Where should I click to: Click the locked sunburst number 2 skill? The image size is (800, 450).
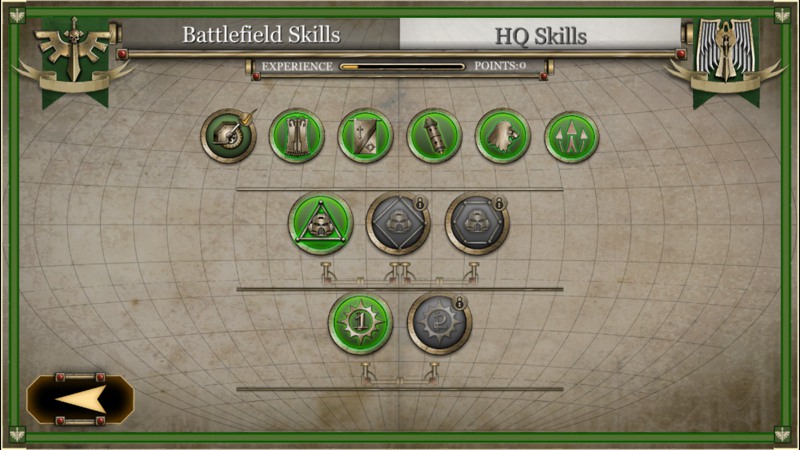point(439,322)
